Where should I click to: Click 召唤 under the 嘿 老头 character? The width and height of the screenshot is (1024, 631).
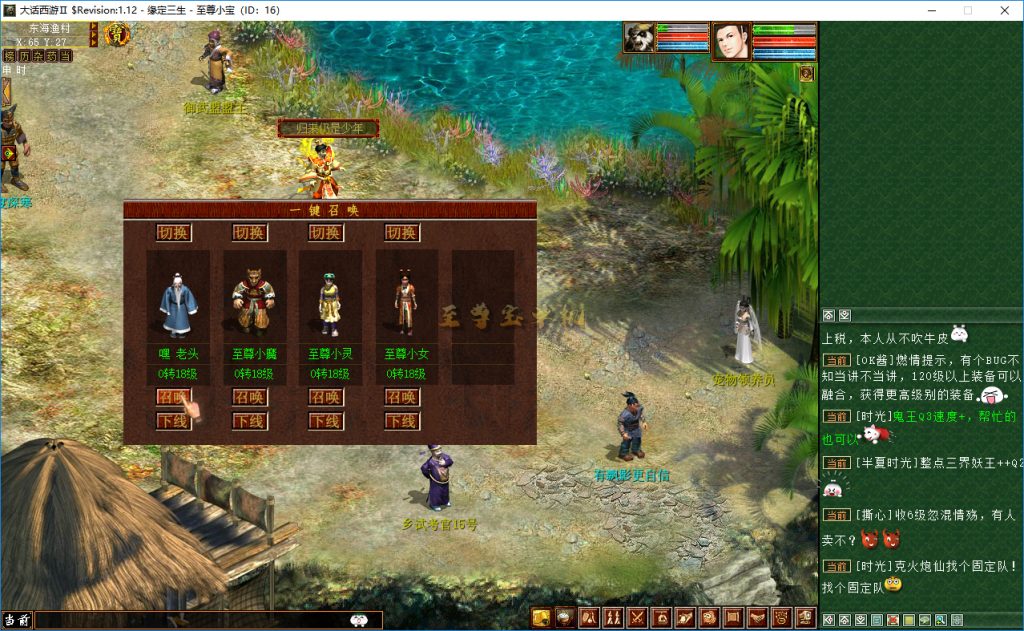pyautogui.click(x=172, y=397)
